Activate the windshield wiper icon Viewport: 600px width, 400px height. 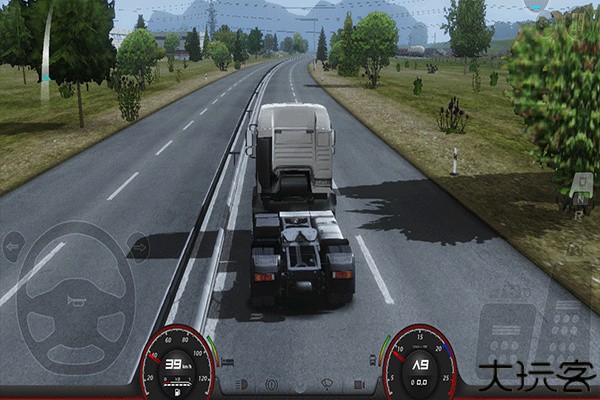pyautogui.click(x=327, y=383)
